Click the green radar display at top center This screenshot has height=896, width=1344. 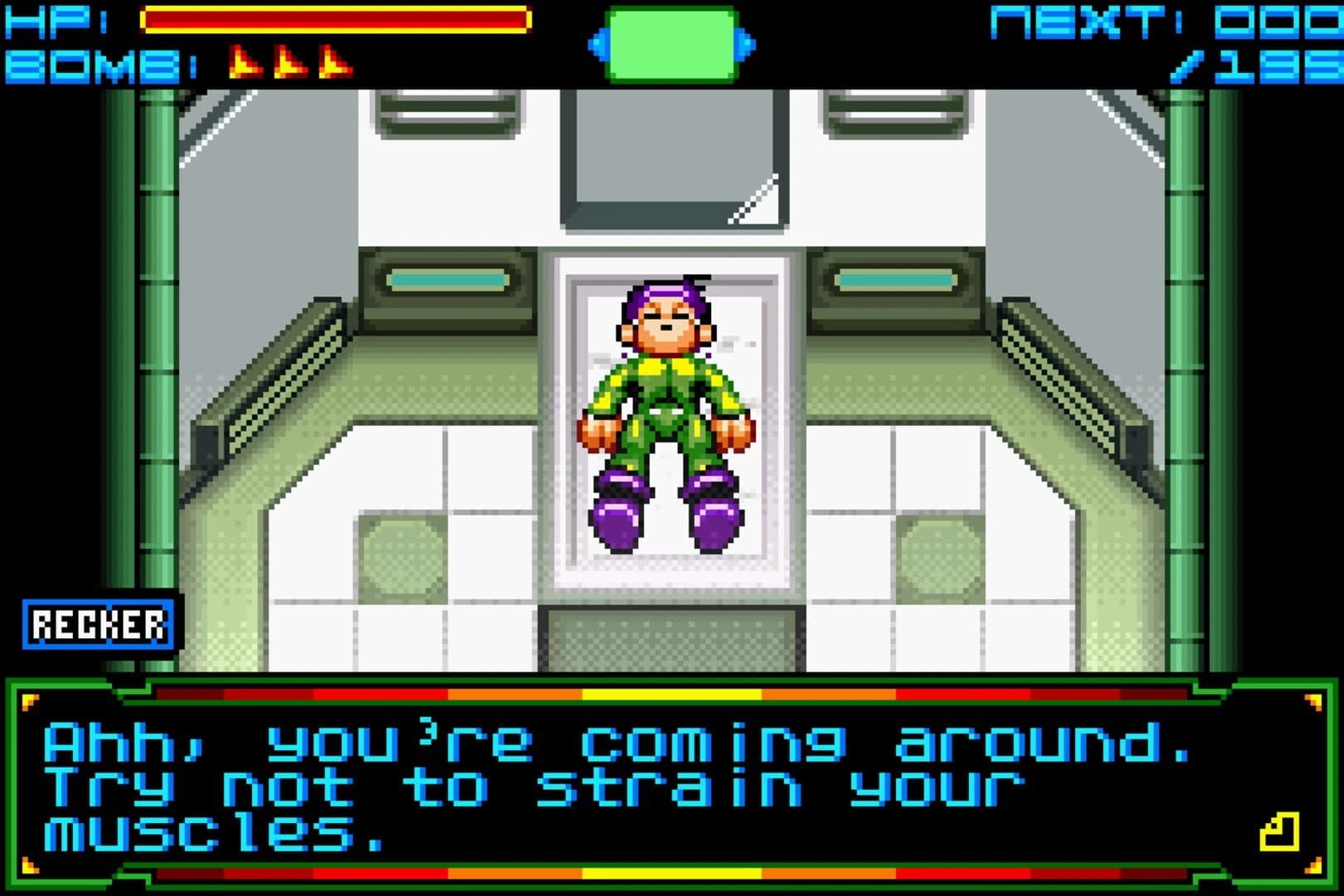672,46
